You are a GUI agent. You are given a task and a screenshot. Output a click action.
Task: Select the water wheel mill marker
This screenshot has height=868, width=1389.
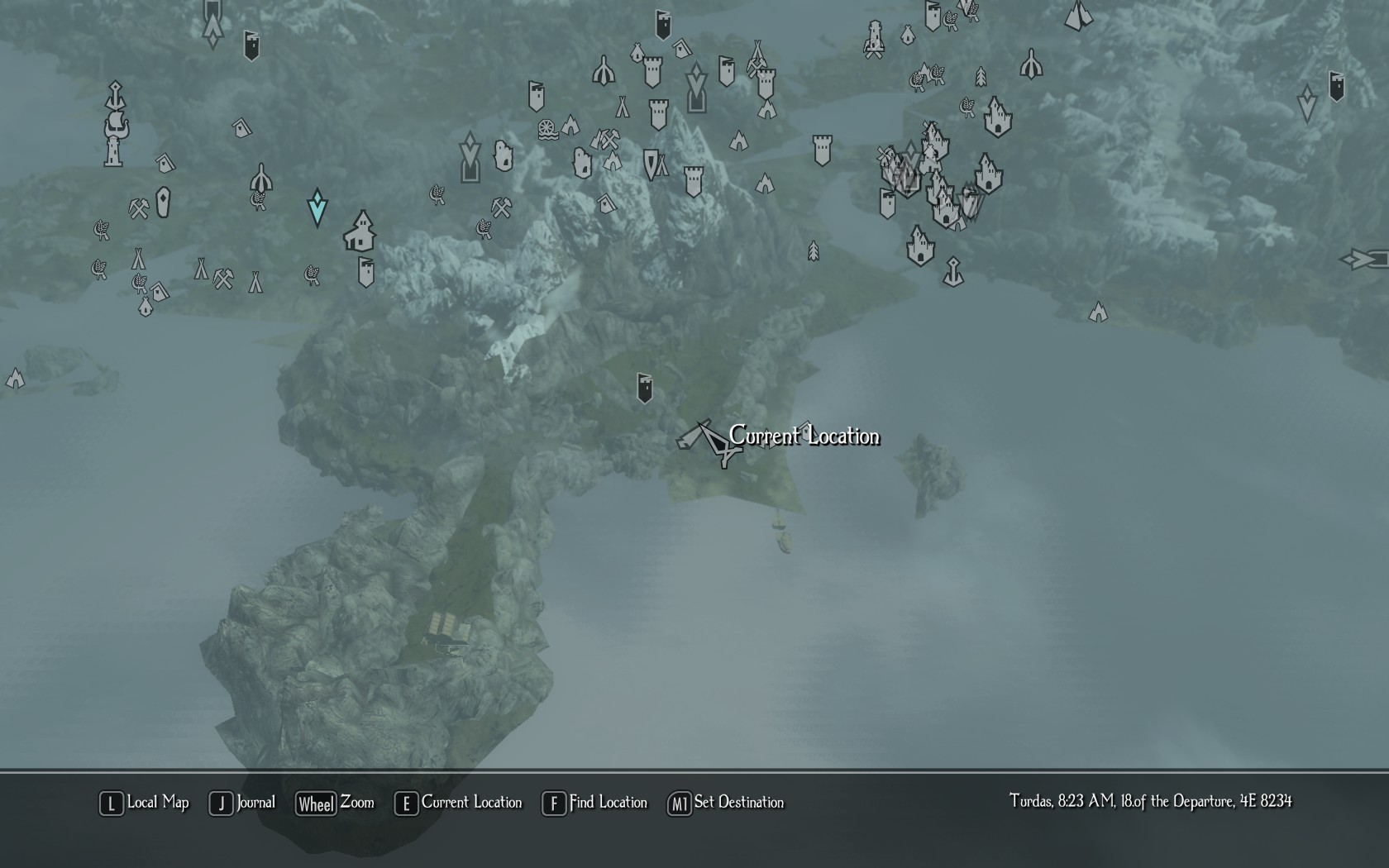point(547,131)
